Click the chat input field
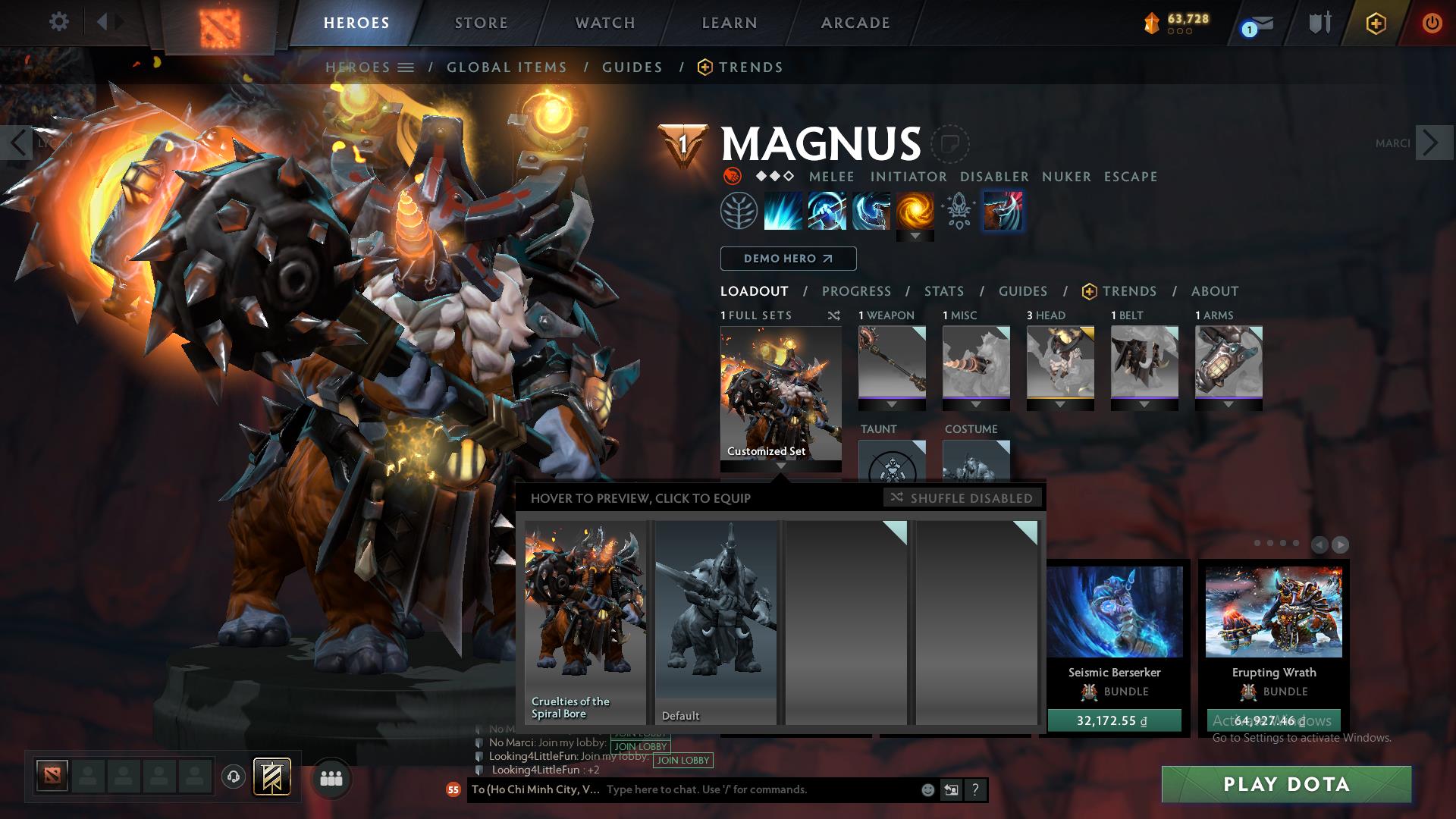Viewport: 1456px width, 819px height. pos(751,789)
